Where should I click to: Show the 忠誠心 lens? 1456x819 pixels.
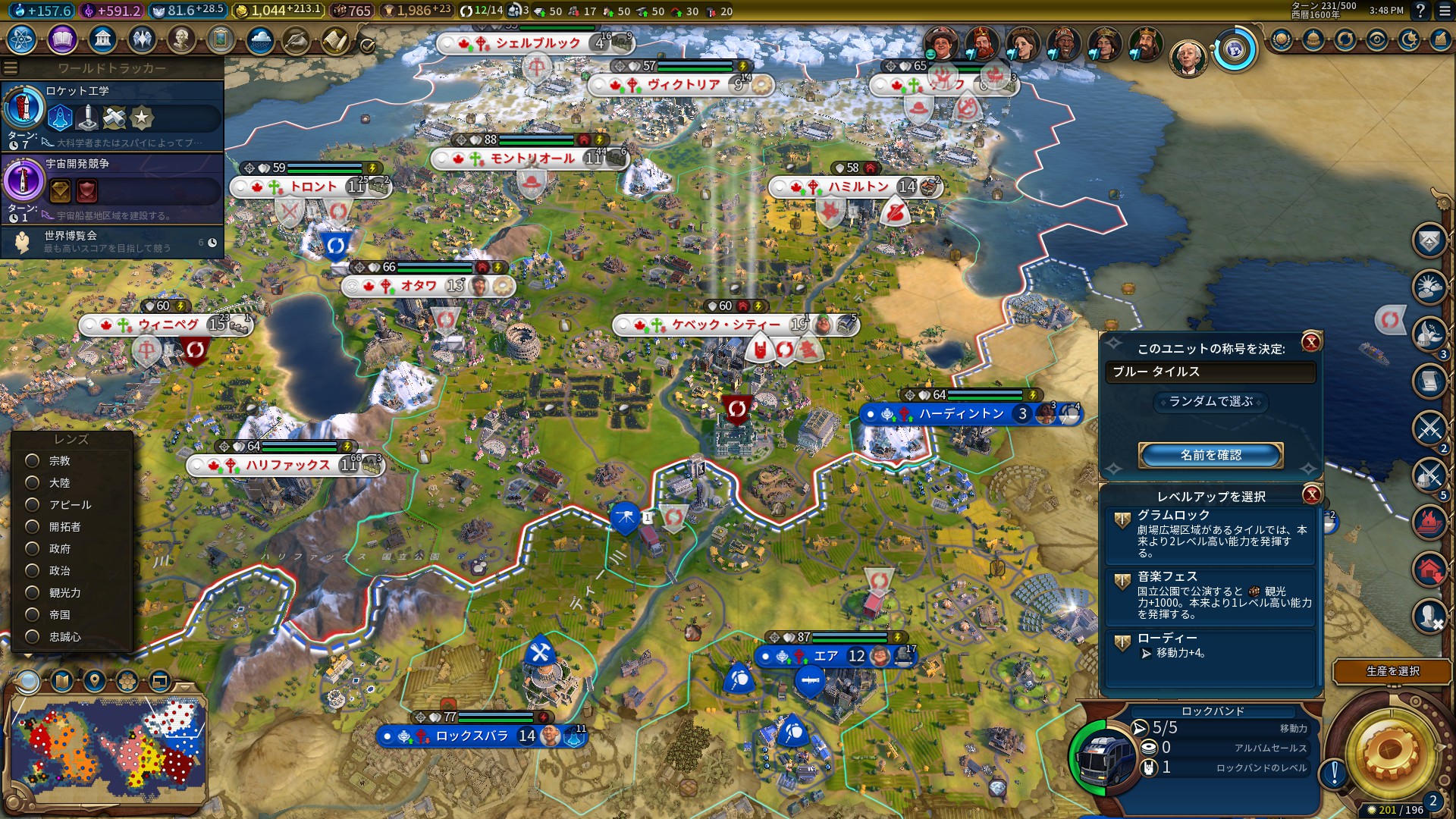pyautogui.click(x=33, y=636)
